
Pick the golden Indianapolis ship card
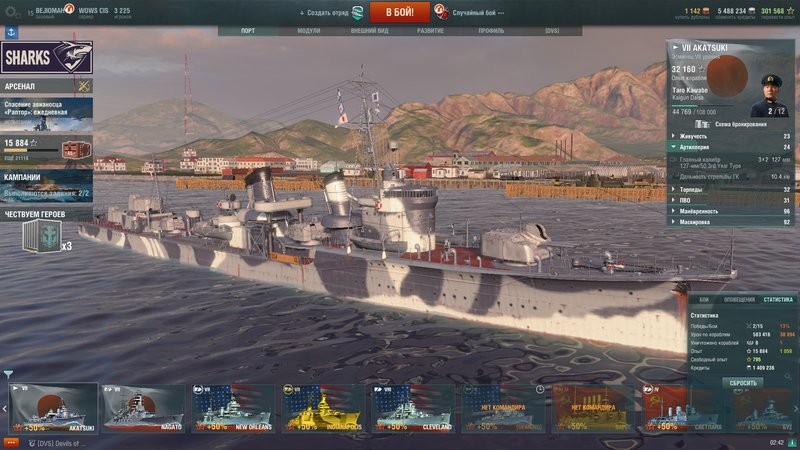click(x=323, y=408)
